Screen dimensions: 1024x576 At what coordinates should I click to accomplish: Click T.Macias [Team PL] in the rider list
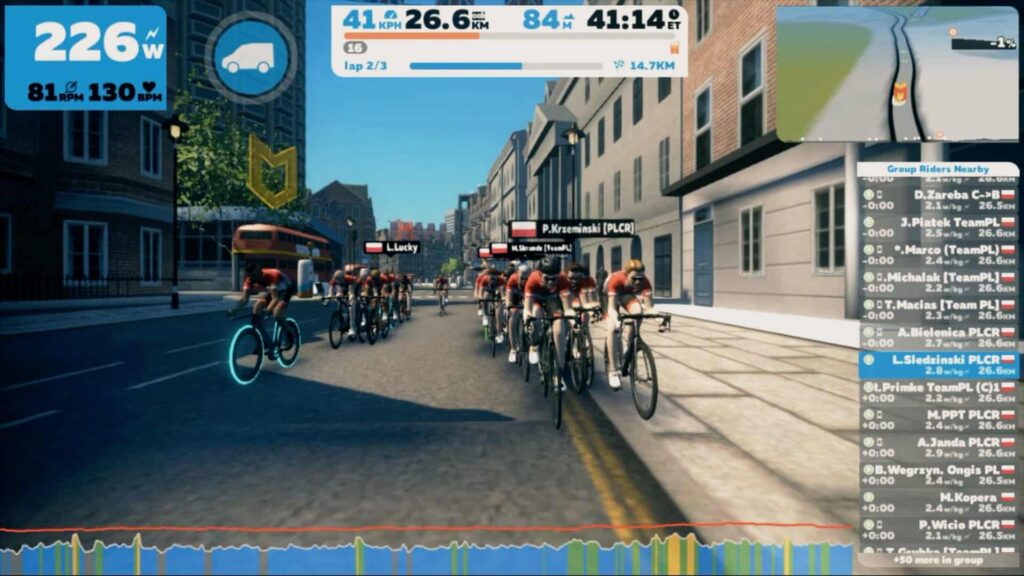point(938,310)
